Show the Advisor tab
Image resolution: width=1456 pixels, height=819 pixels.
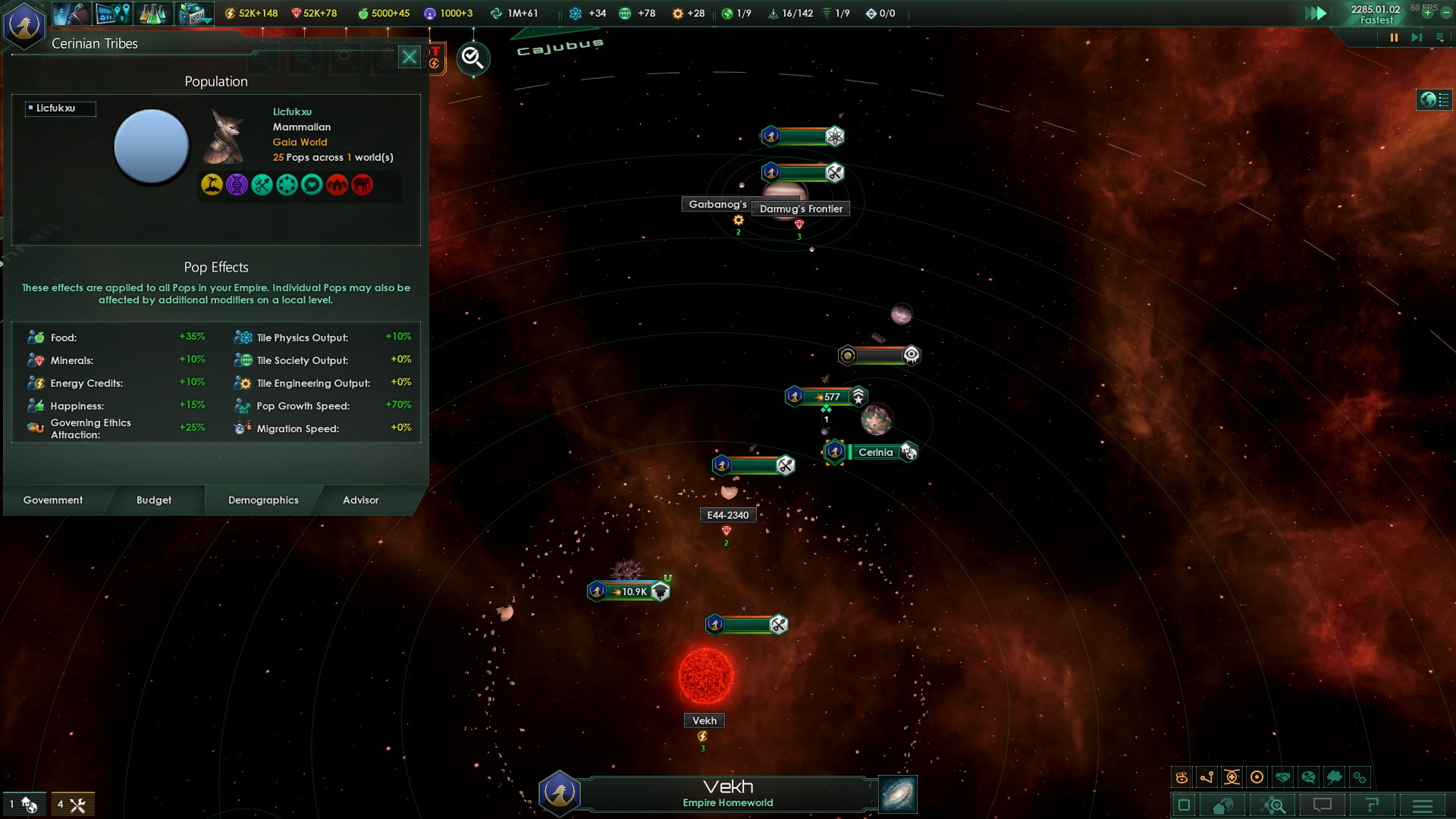tap(360, 500)
